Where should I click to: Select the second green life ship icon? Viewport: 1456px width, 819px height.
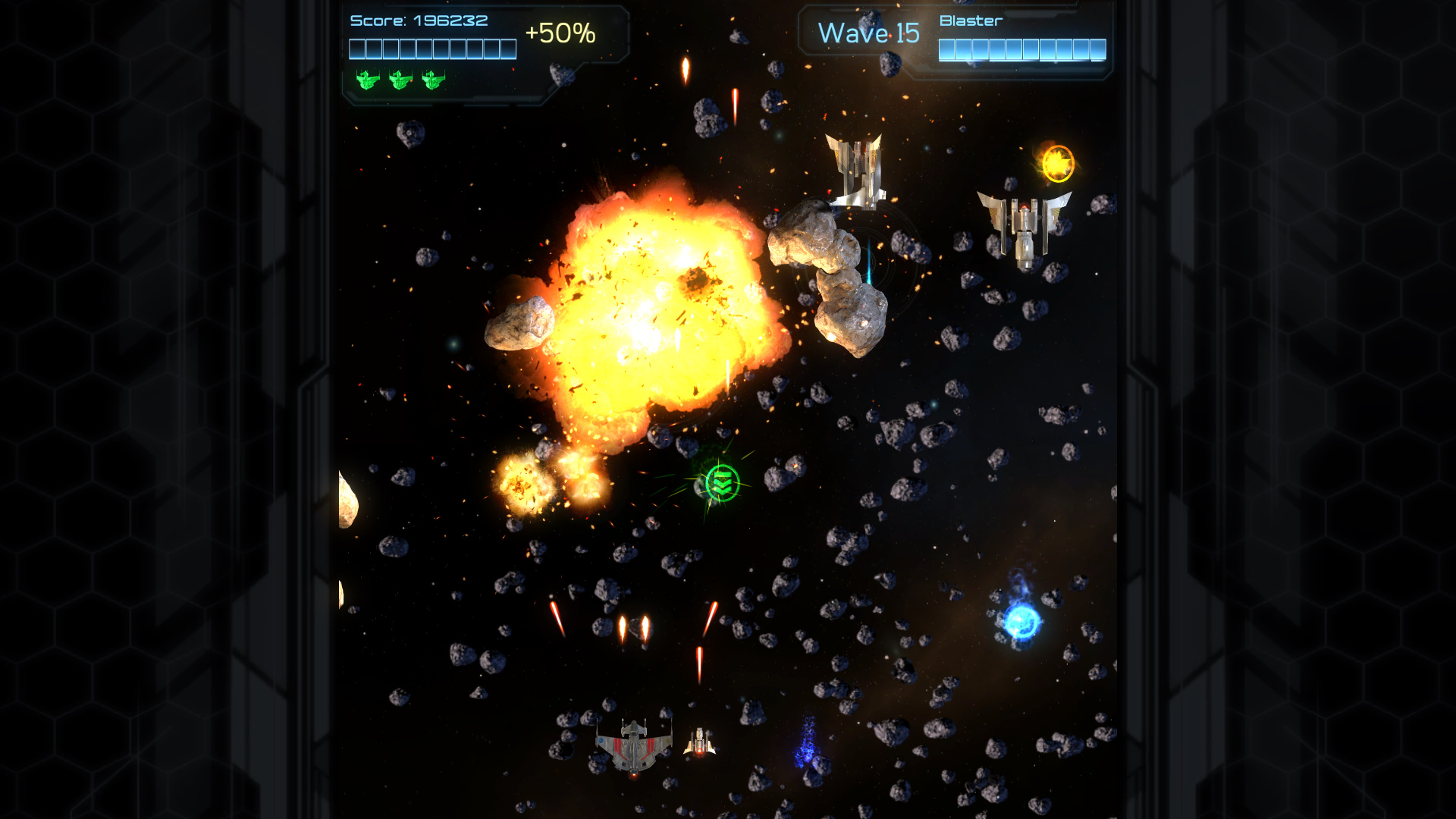tap(400, 79)
